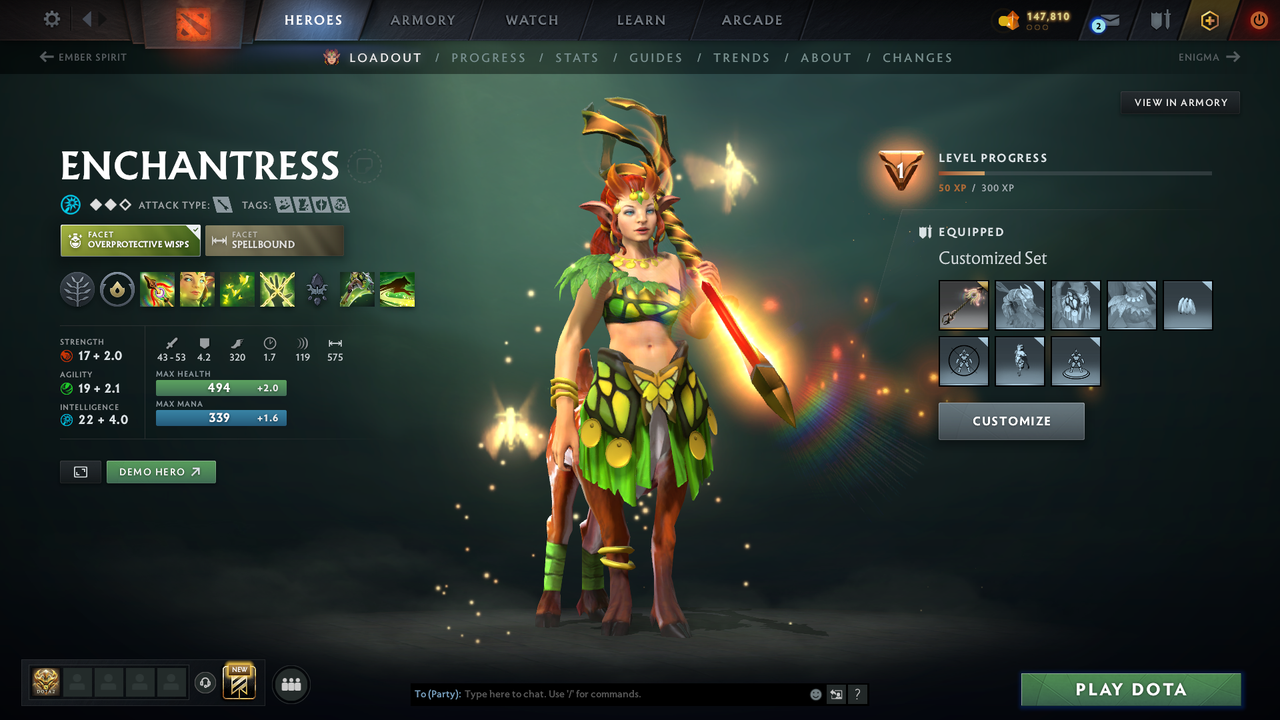Screen dimensions: 1280x720
Task: Toggle the Universal attribute orb icon
Action: click(70, 204)
